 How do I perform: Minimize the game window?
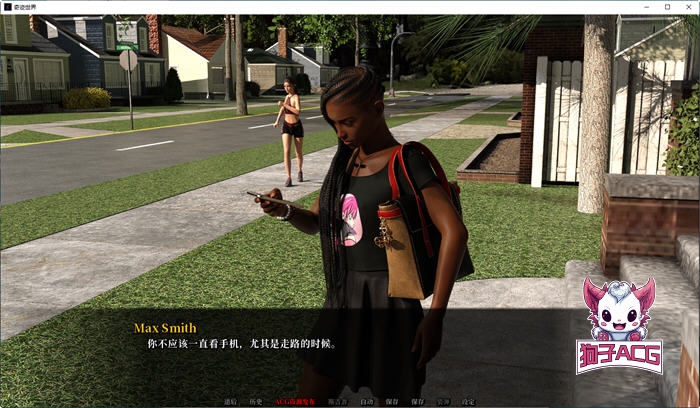pos(644,7)
